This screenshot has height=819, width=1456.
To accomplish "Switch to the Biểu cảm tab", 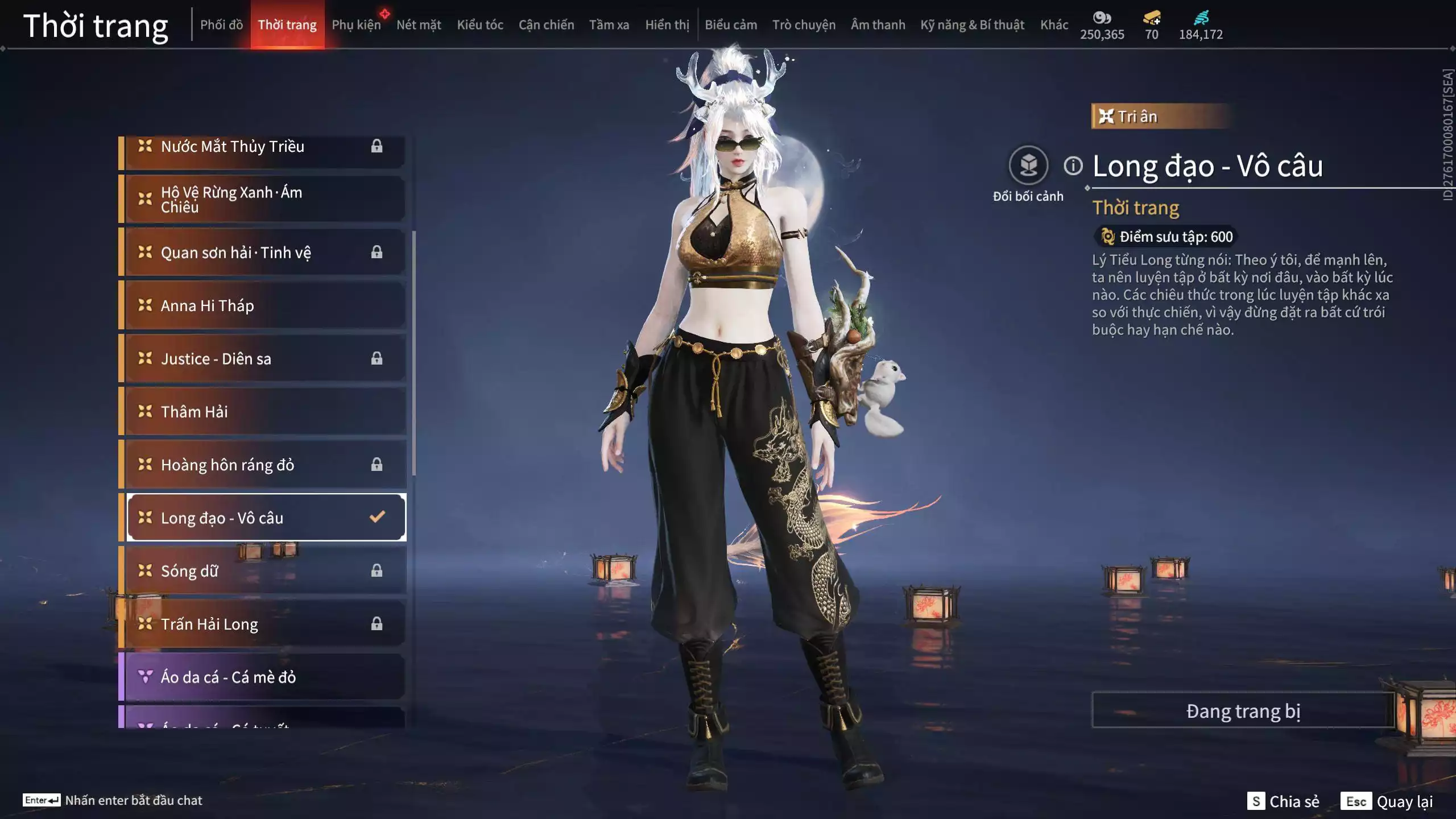I will 731,25.
